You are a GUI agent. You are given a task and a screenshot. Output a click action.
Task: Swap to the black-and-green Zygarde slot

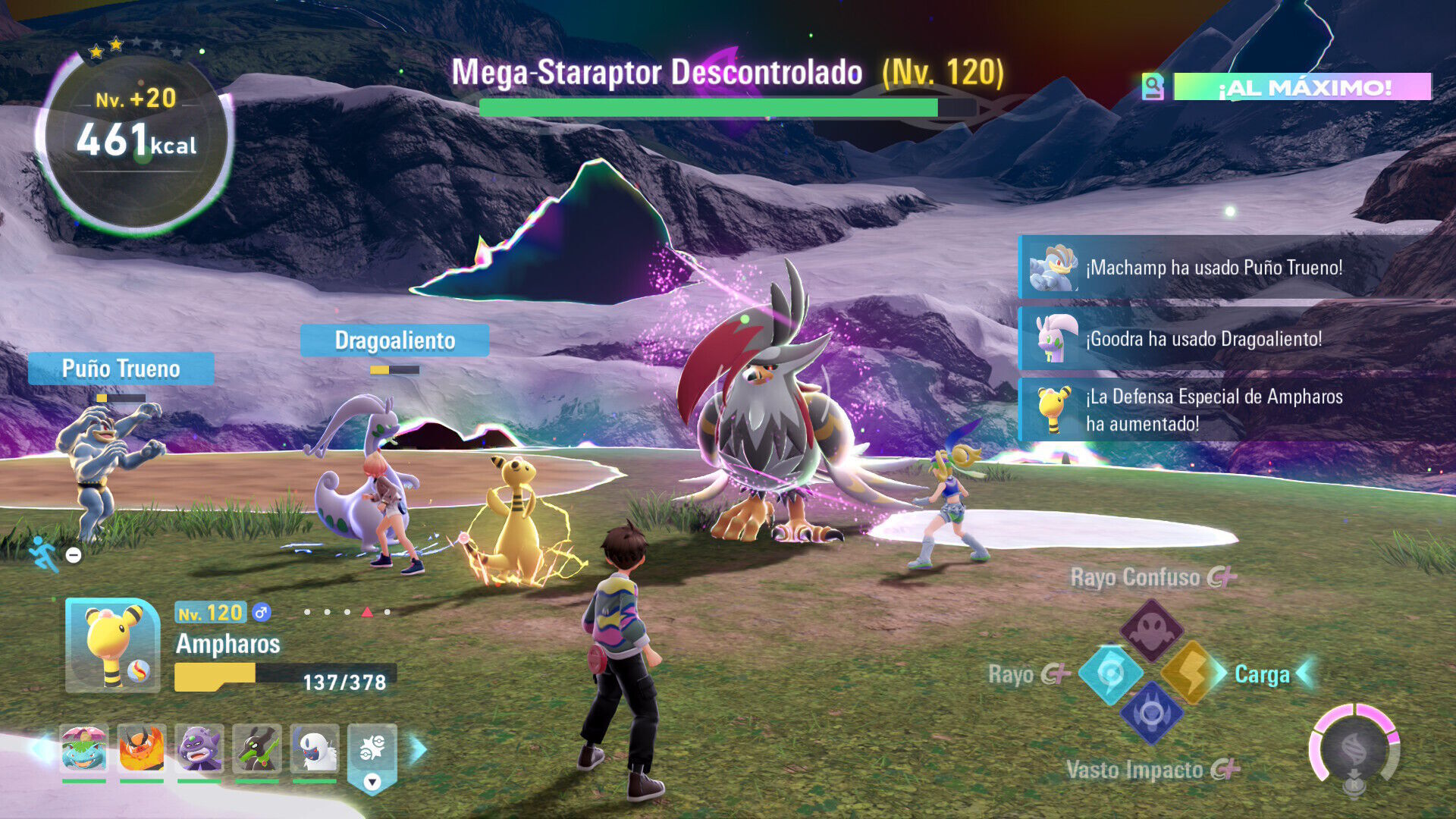click(x=257, y=749)
